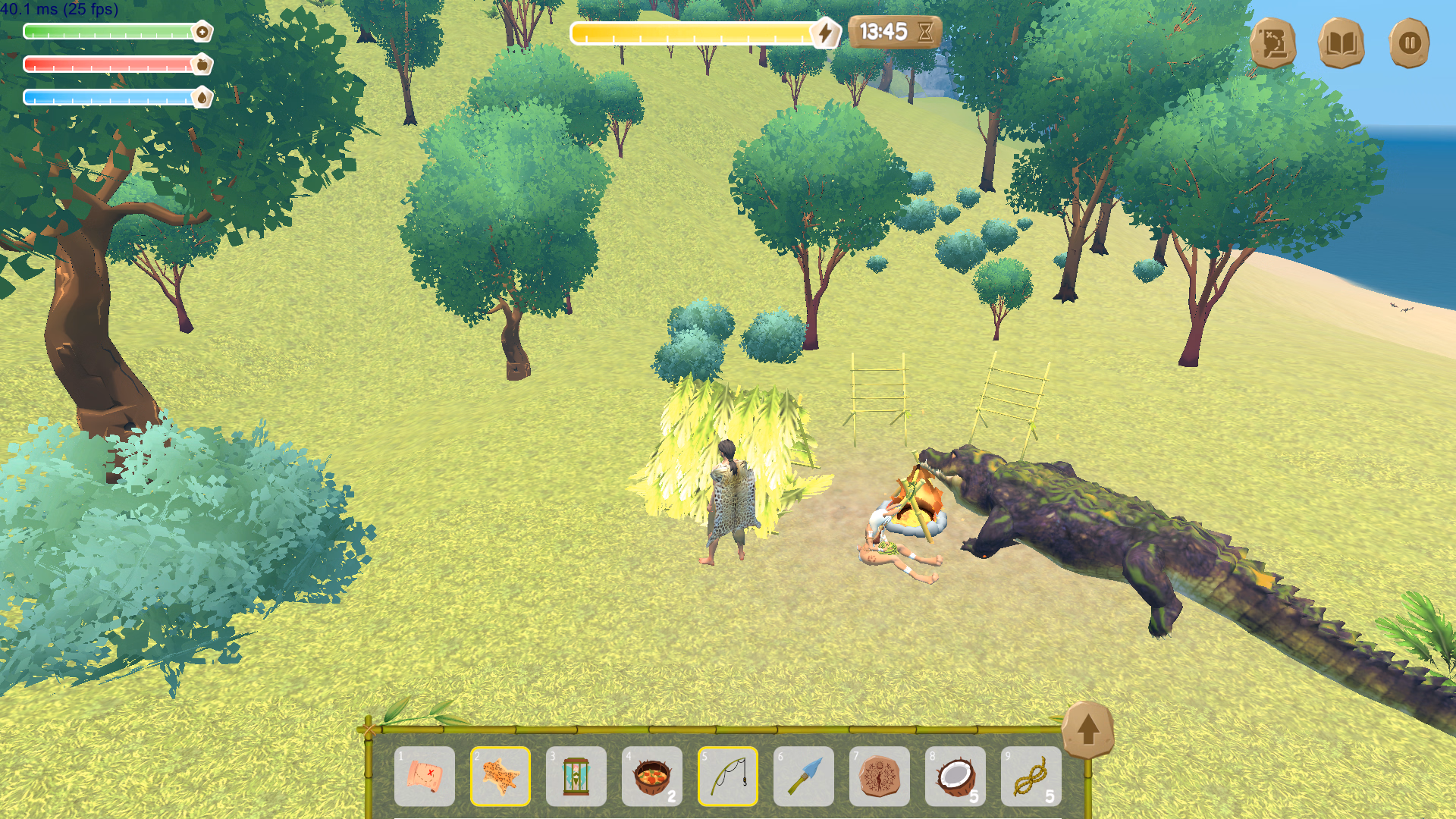This screenshot has width=1456, height=819.
Task: Select the carved stone tablet slot
Action: click(x=880, y=776)
